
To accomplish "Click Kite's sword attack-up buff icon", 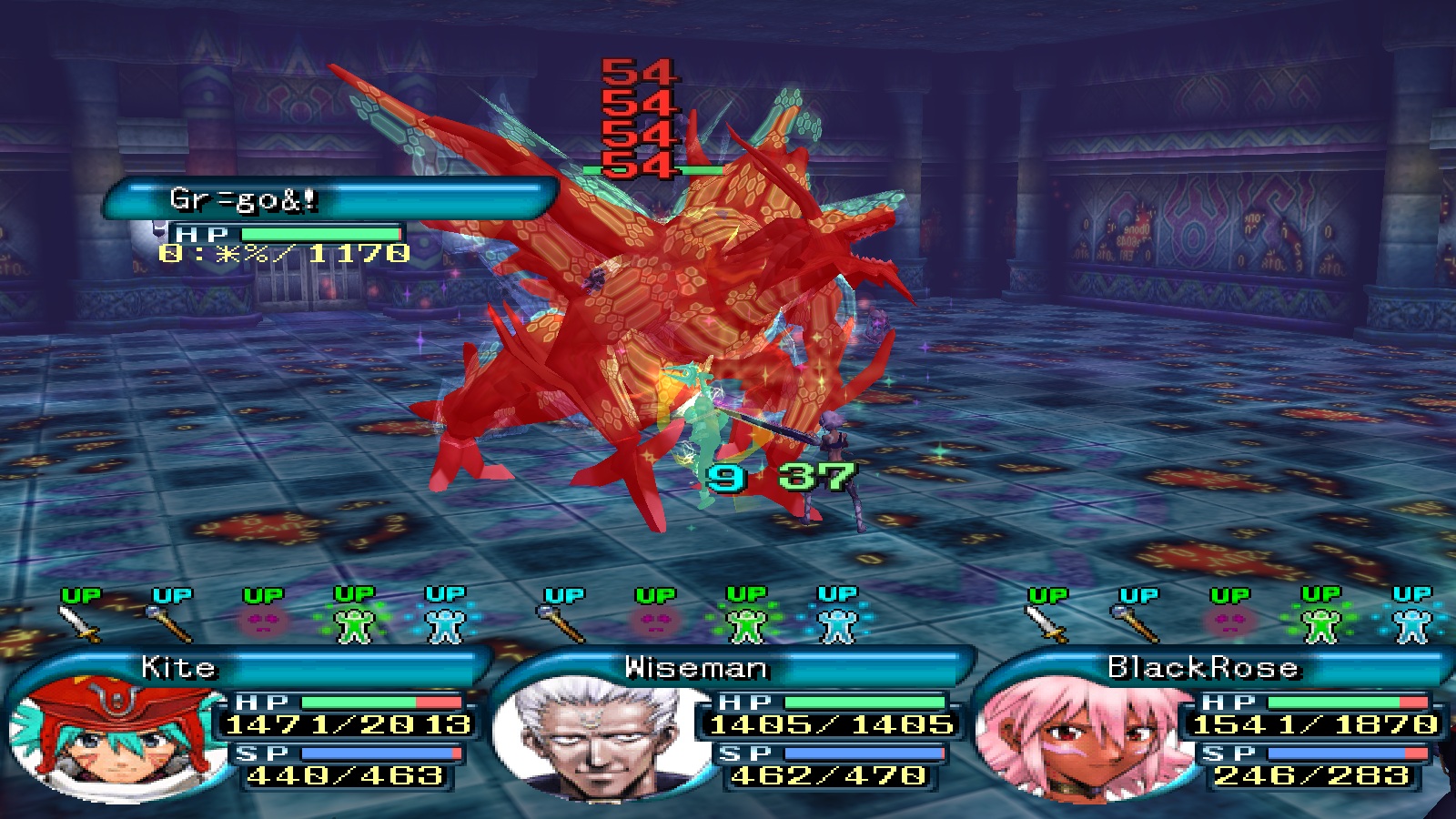I will coord(81,623).
